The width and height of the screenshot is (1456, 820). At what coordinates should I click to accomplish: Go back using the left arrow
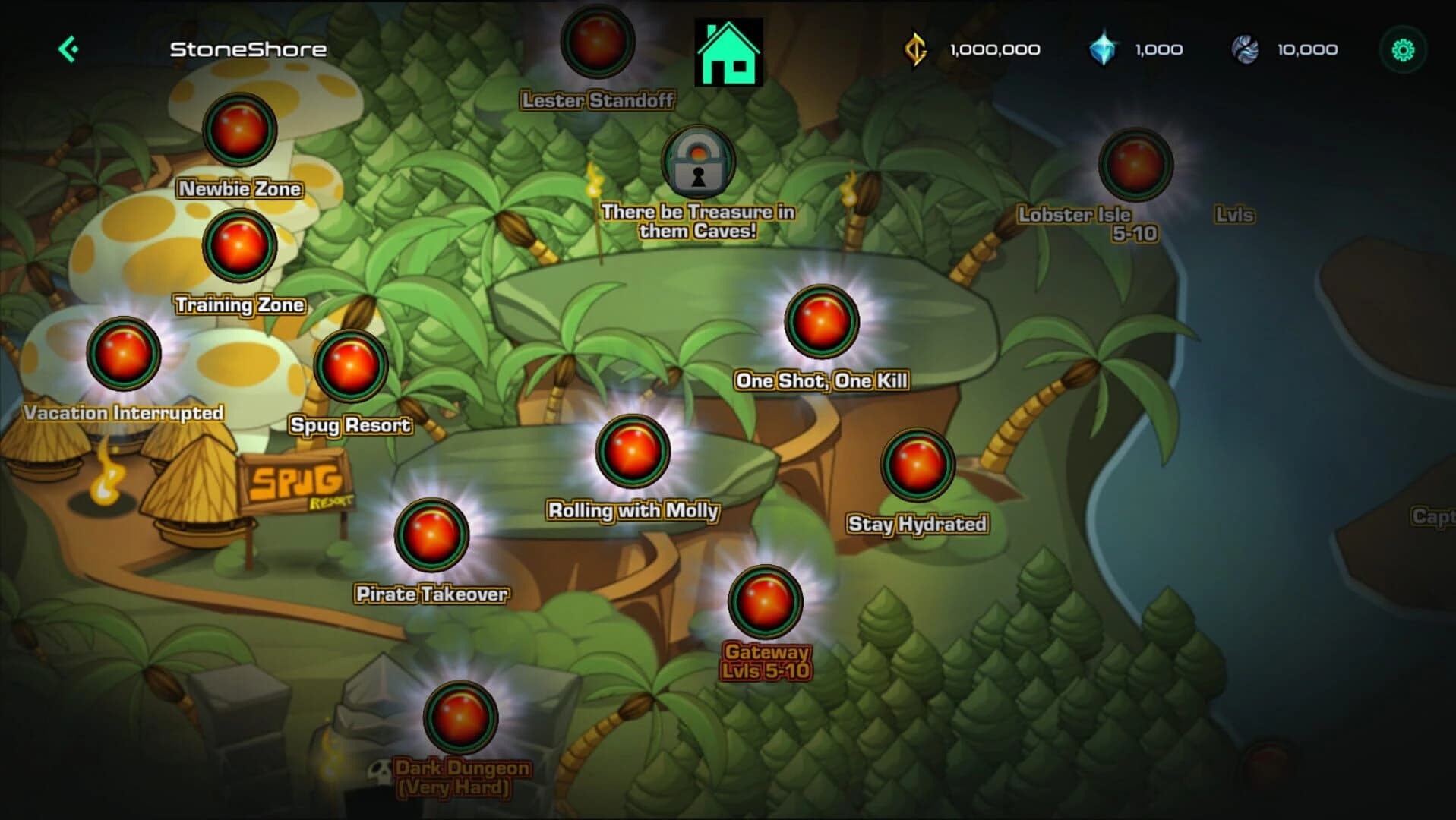pos(68,49)
